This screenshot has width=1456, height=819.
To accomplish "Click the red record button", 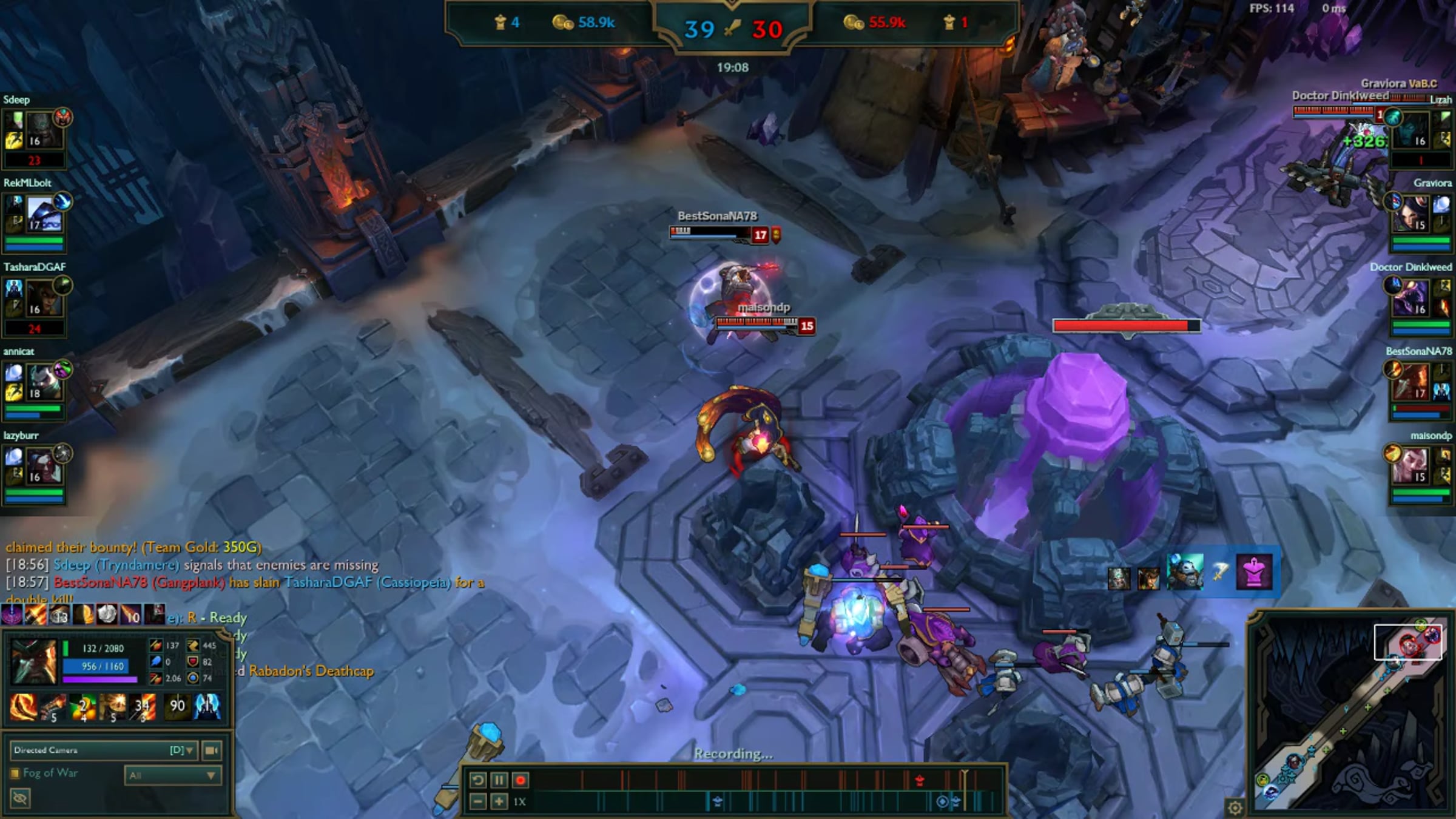I will click(520, 780).
